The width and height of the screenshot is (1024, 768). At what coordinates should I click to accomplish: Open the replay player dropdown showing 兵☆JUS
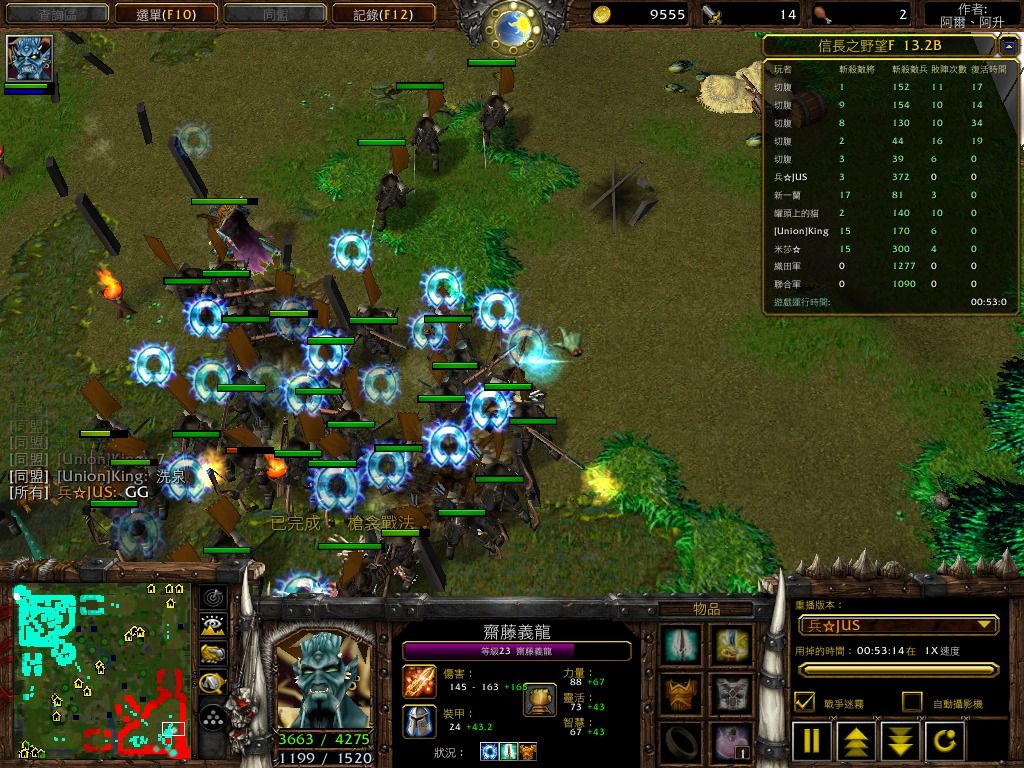899,626
